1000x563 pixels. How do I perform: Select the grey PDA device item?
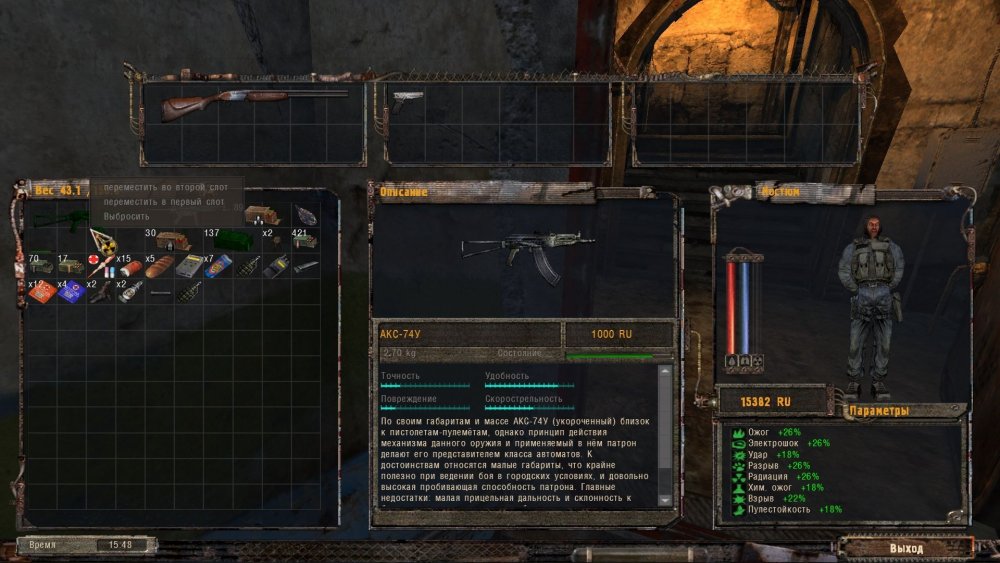click(x=190, y=266)
